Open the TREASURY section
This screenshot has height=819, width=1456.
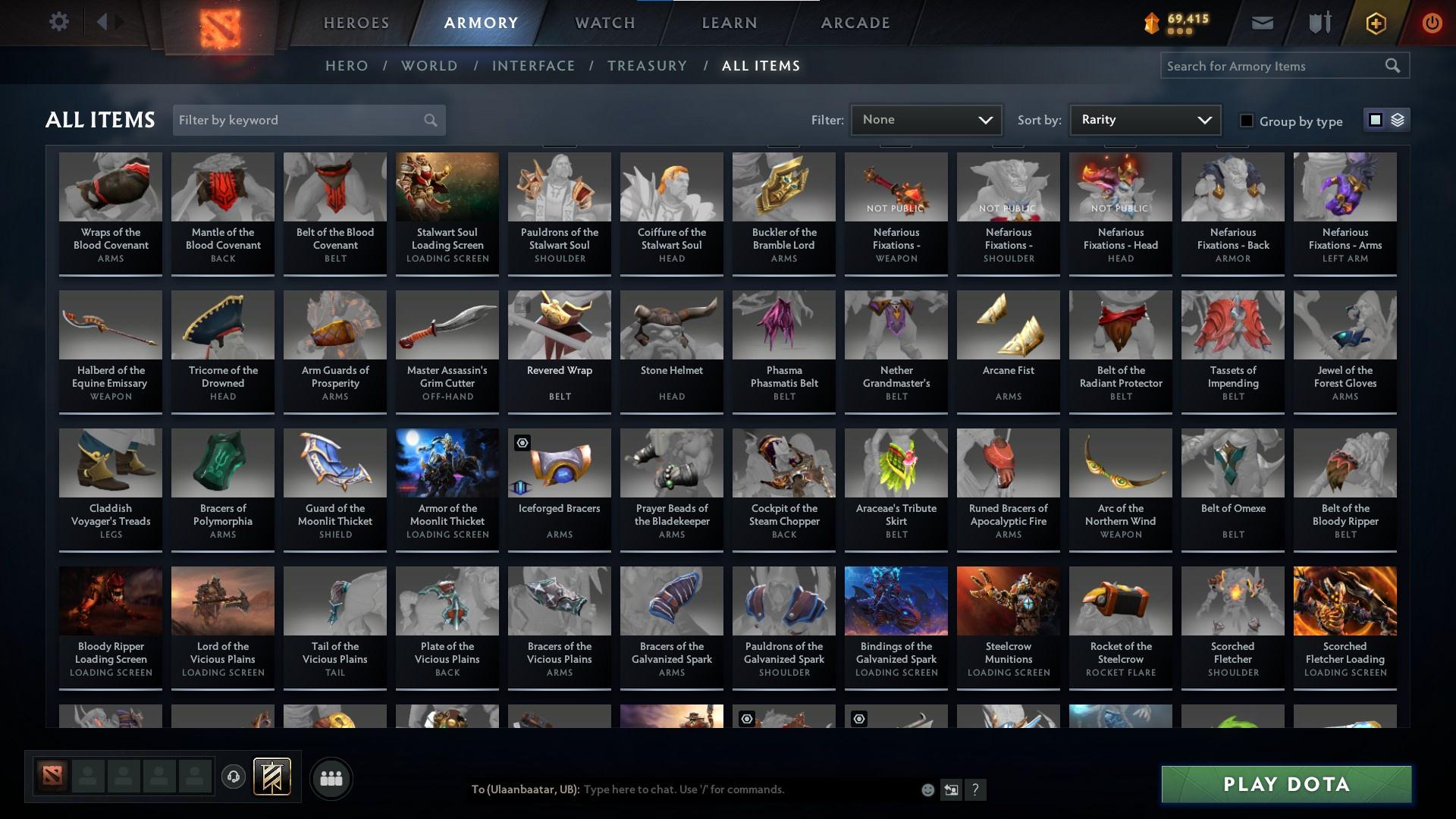647,66
